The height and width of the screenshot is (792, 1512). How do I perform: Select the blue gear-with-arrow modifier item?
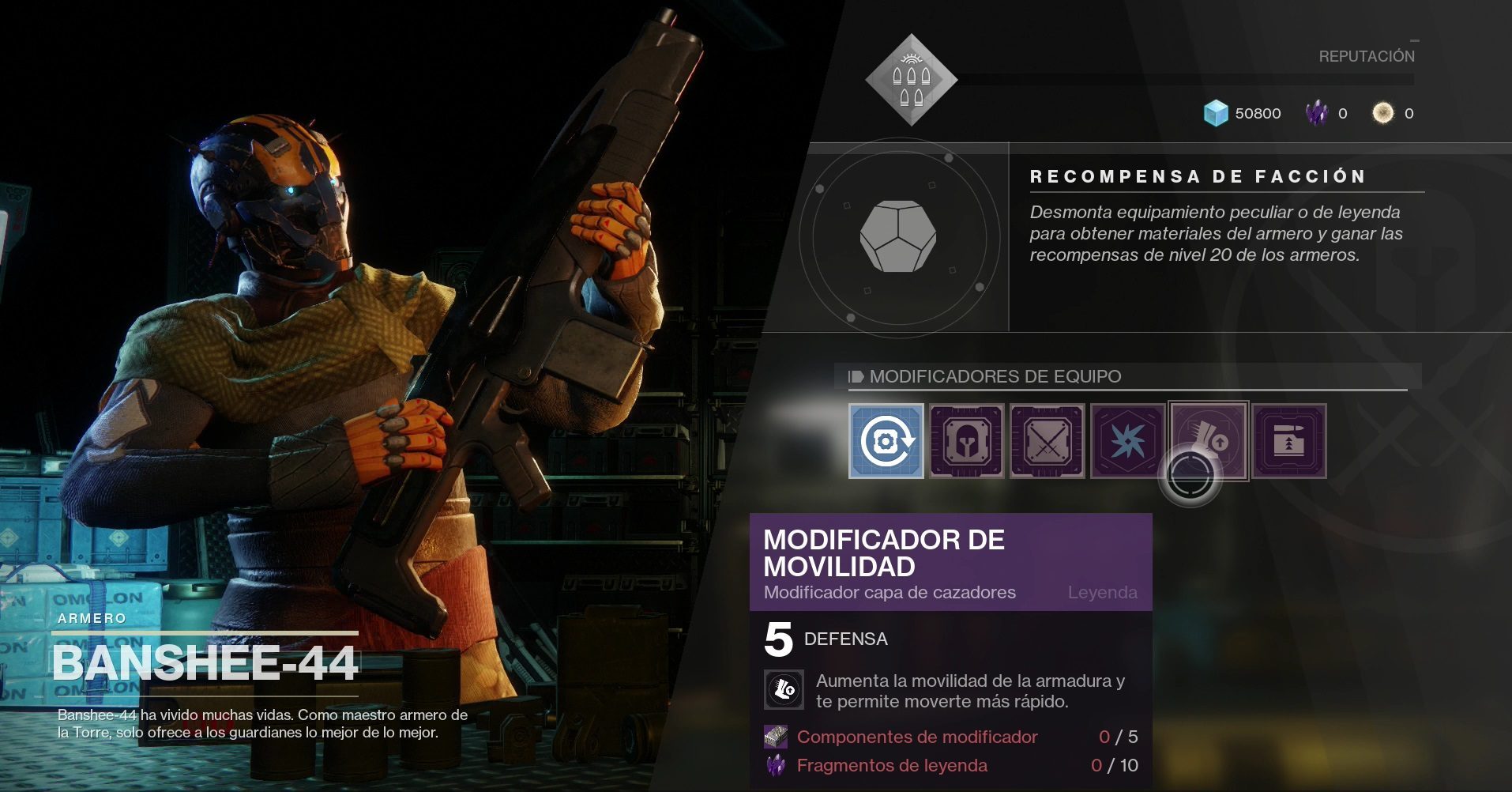(886, 441)
